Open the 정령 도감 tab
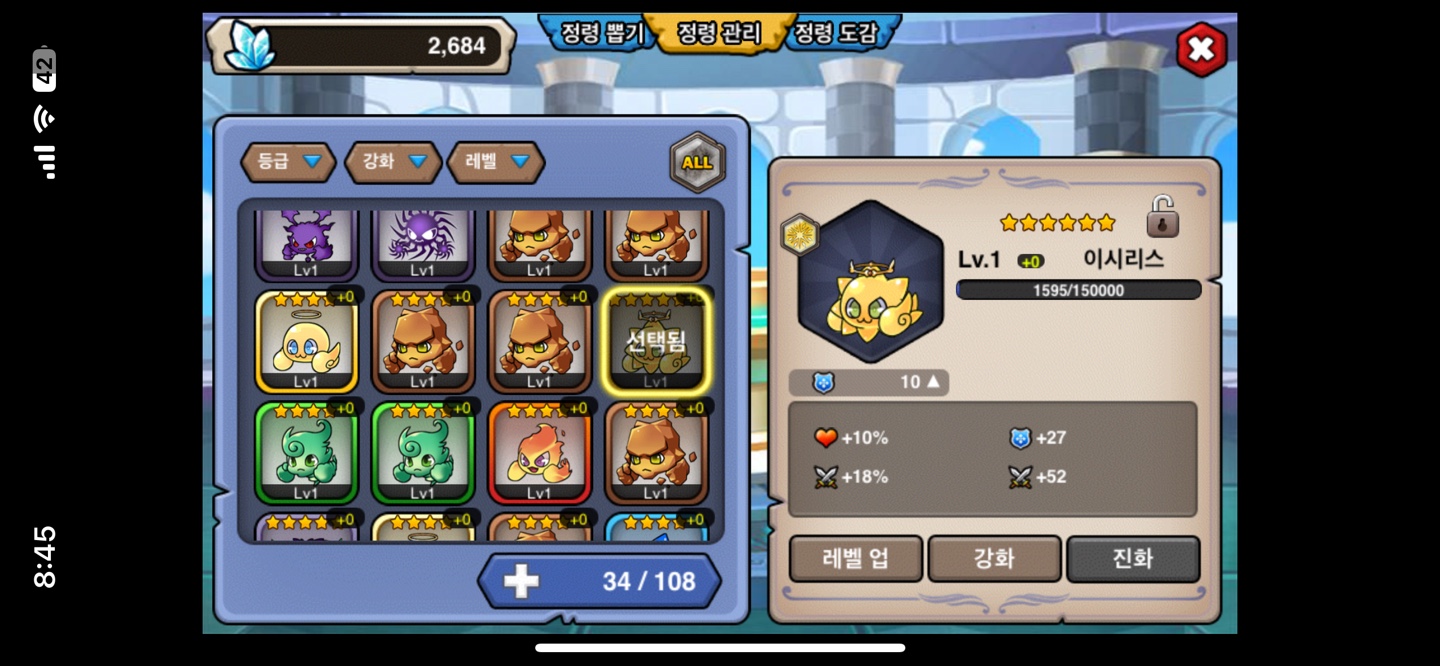Image resolution: width=1440 pixels, height=666 pixels. pyautogui.click(x=836, y=33)
